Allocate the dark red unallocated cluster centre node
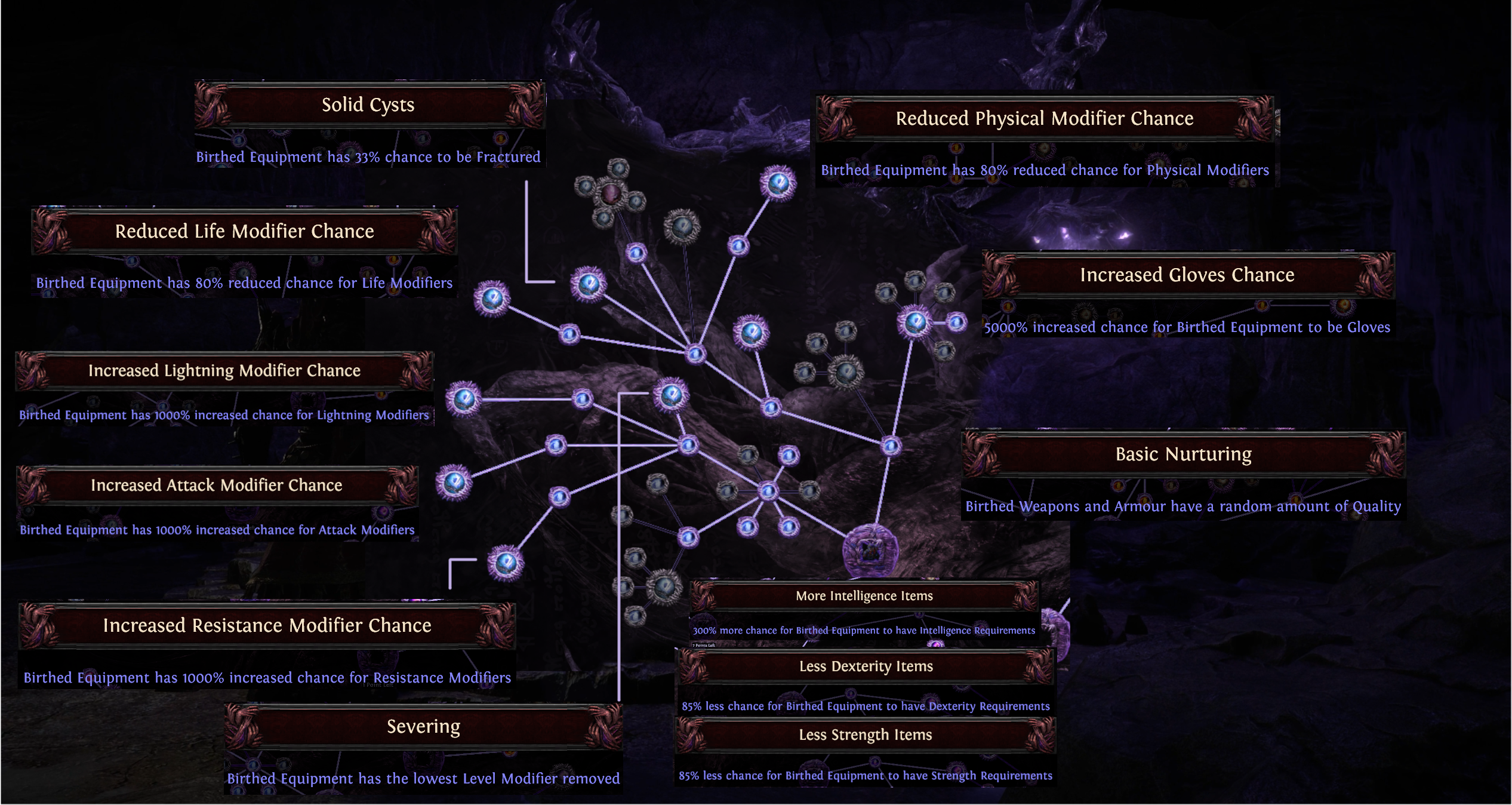The image size is (1512, 805). point(611,193)
